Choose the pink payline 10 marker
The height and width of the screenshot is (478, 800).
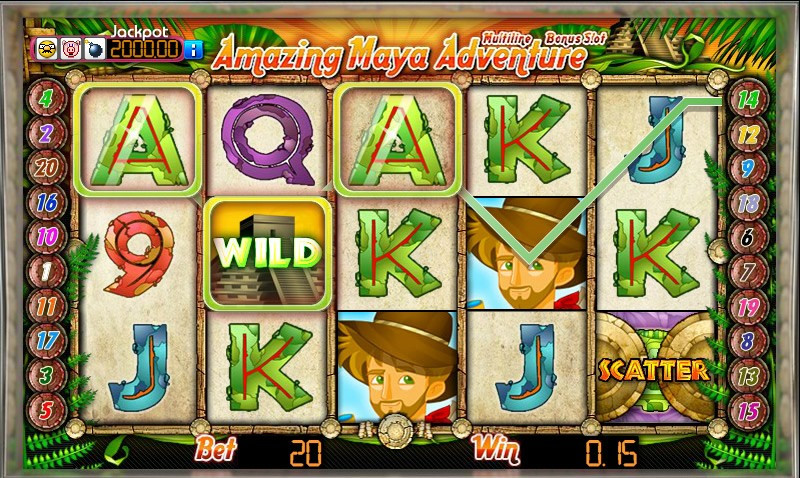(47, 236)
